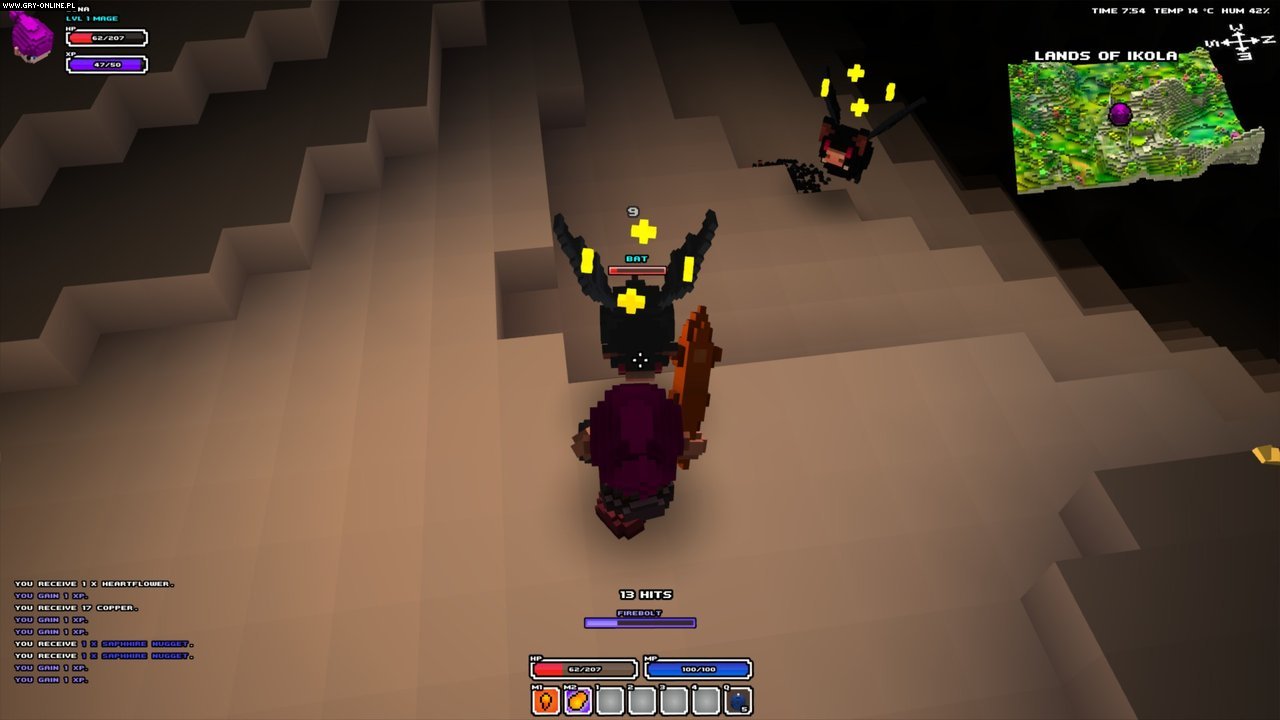
Task: Select the M1 Firebolt spell icon
Action: click(x=545, y=701)
